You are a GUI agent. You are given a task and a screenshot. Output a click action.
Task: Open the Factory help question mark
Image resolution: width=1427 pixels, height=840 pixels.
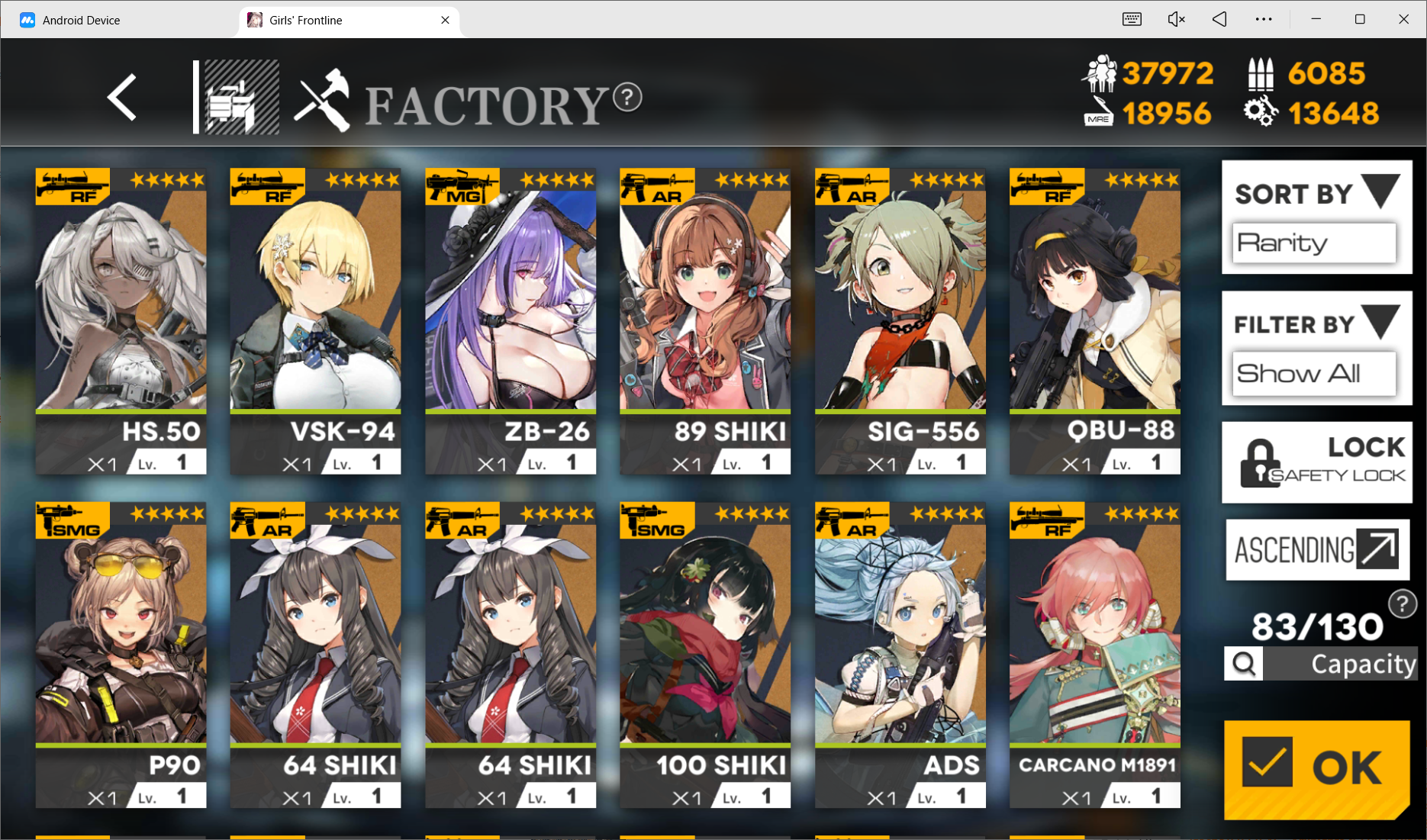click(627, 97)
